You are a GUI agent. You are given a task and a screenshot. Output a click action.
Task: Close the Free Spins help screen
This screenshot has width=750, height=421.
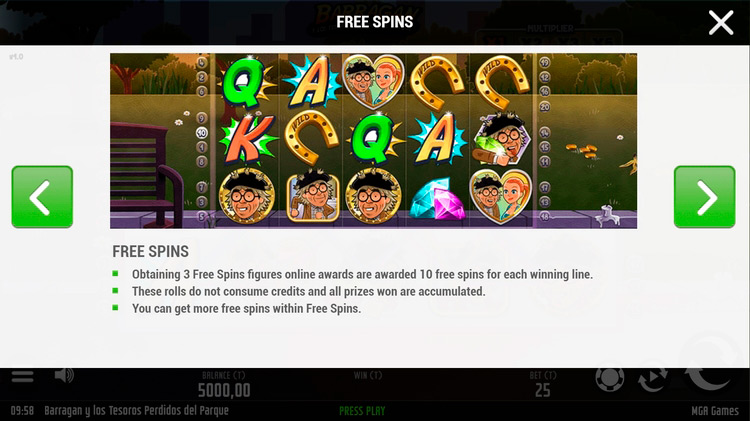click(721, 23)
